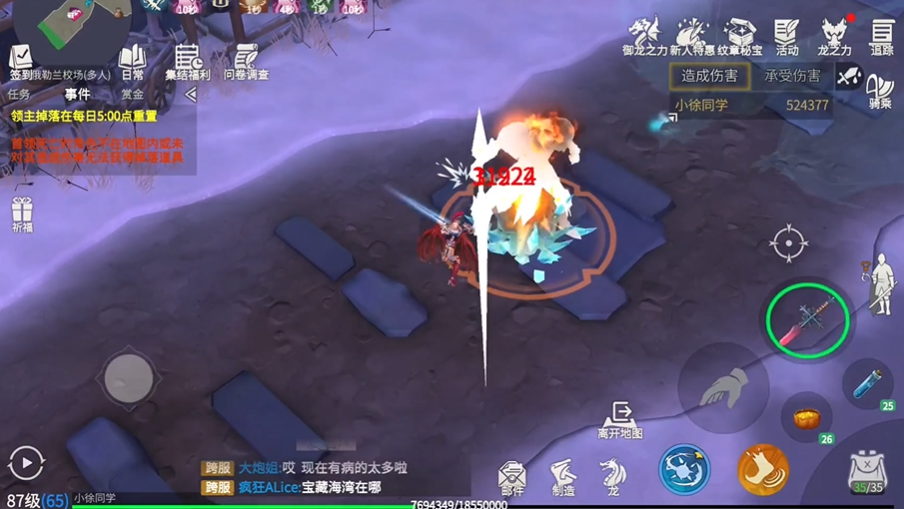Open the 日常 daily book icon

132,60
